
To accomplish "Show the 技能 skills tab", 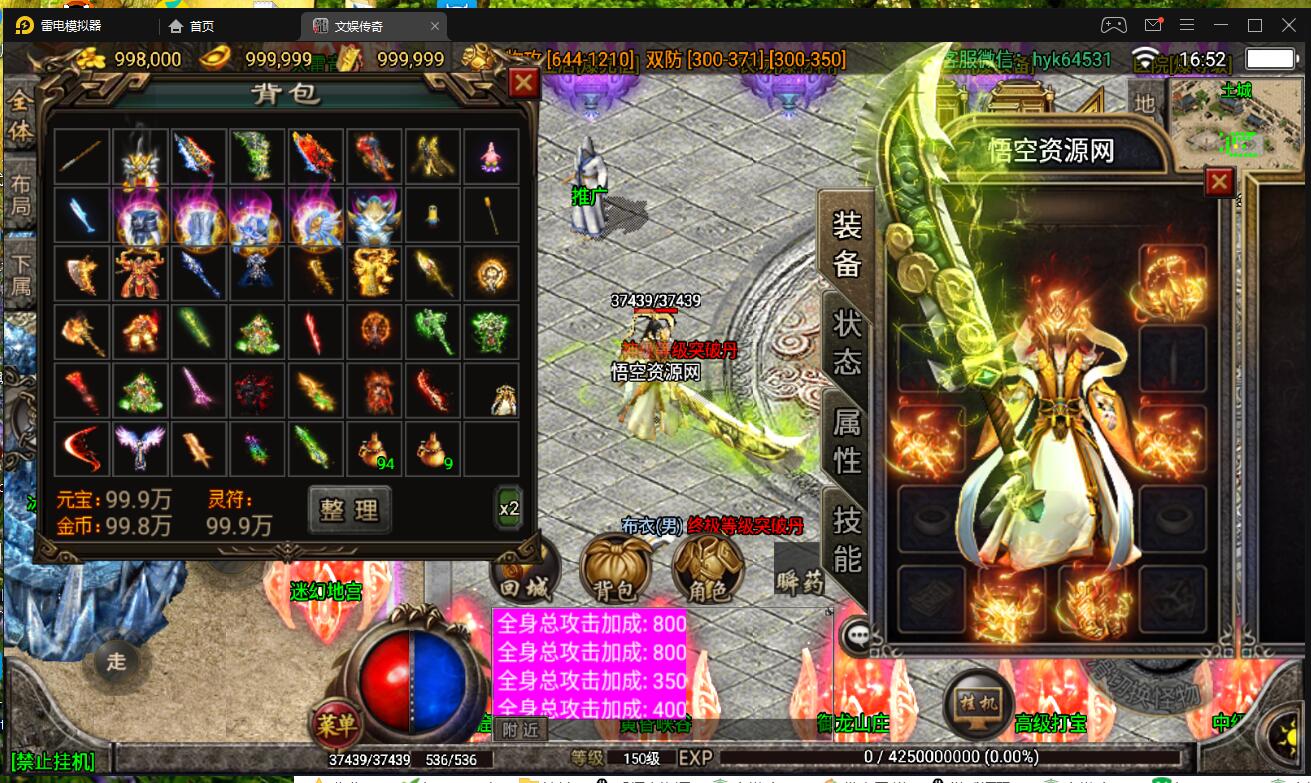I will point(847,538).
